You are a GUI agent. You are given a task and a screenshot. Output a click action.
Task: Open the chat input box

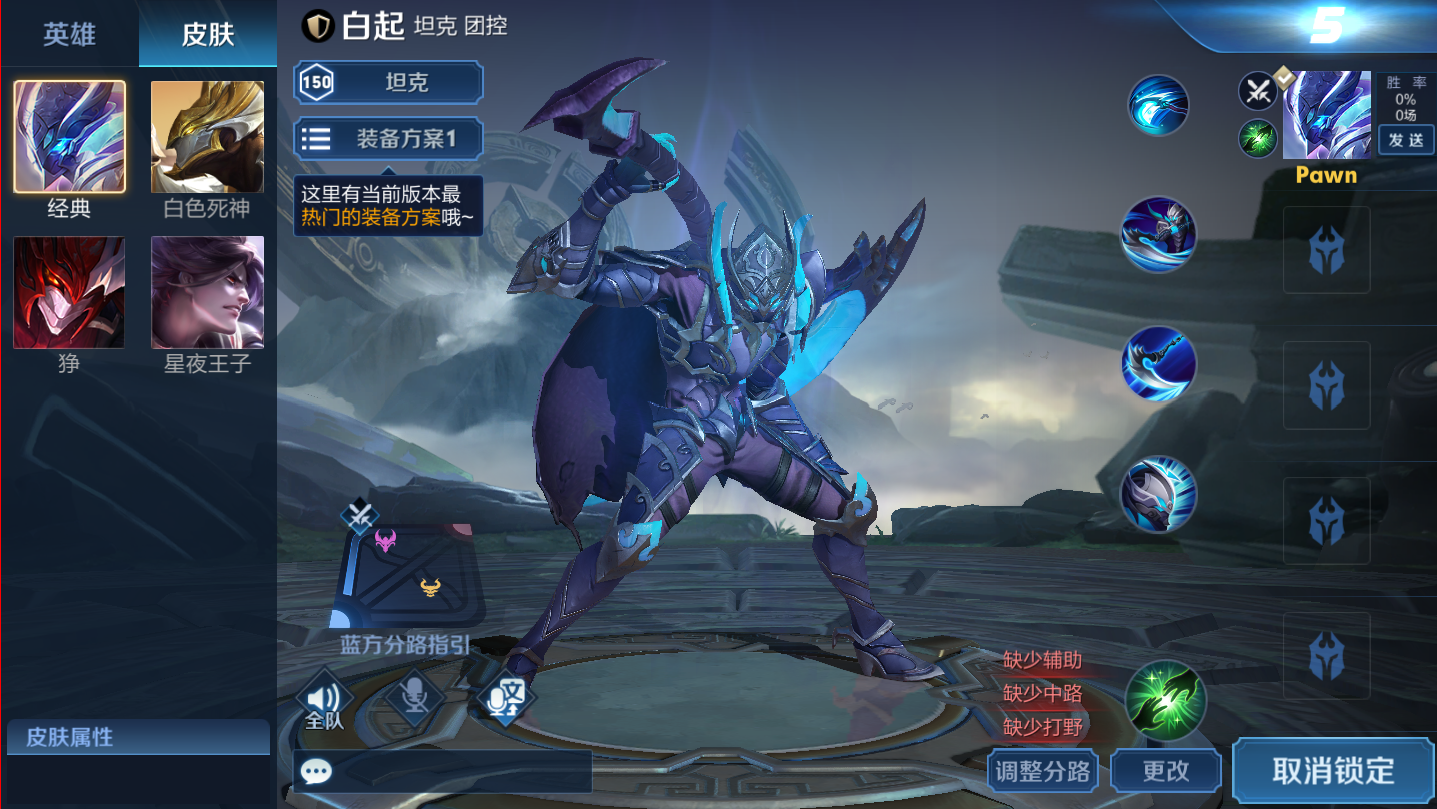coord(443,772)
